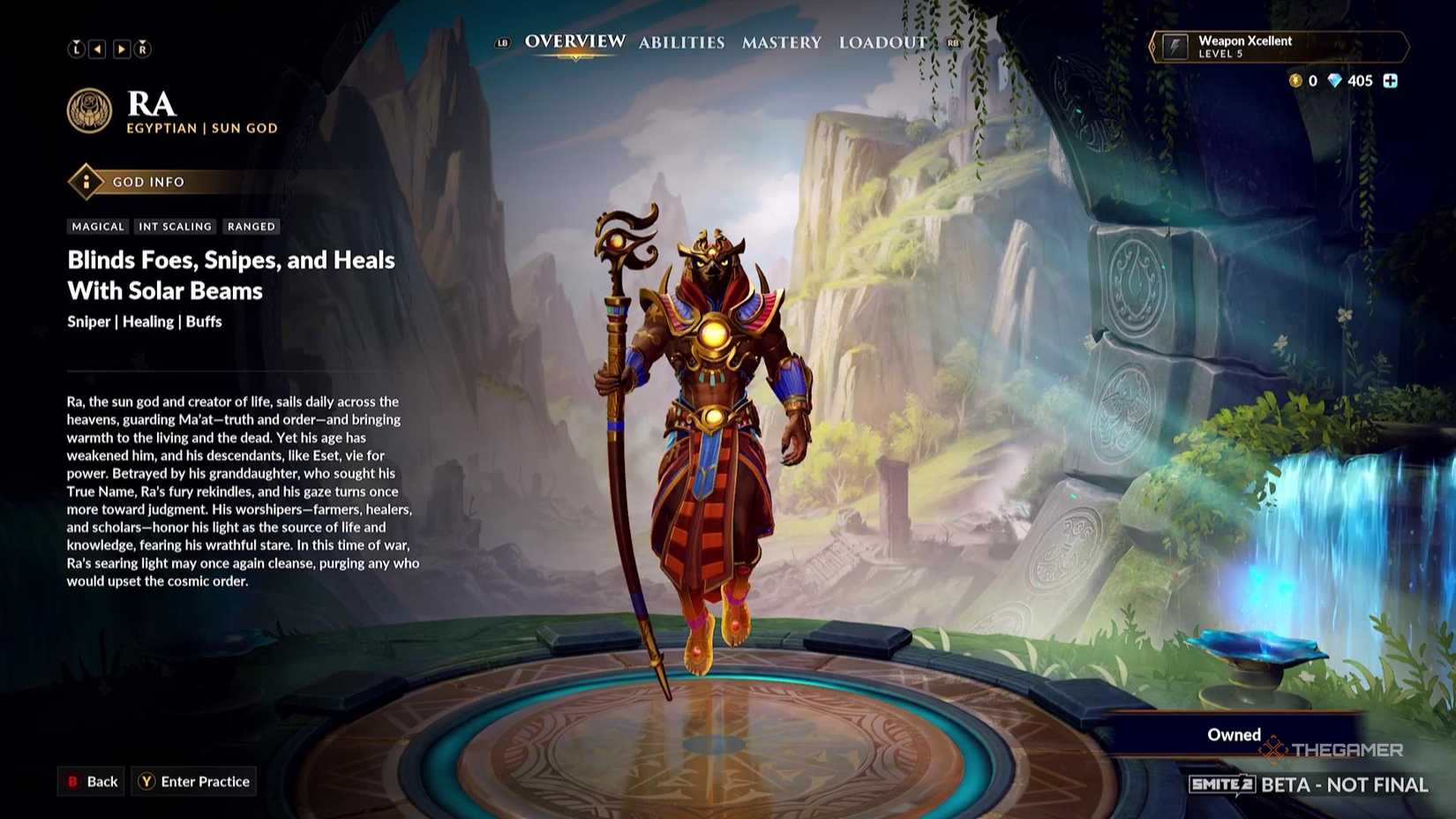This screenshot has width=1456, height=819.
Task: Select the Overview tab
Action: (574, 41)
